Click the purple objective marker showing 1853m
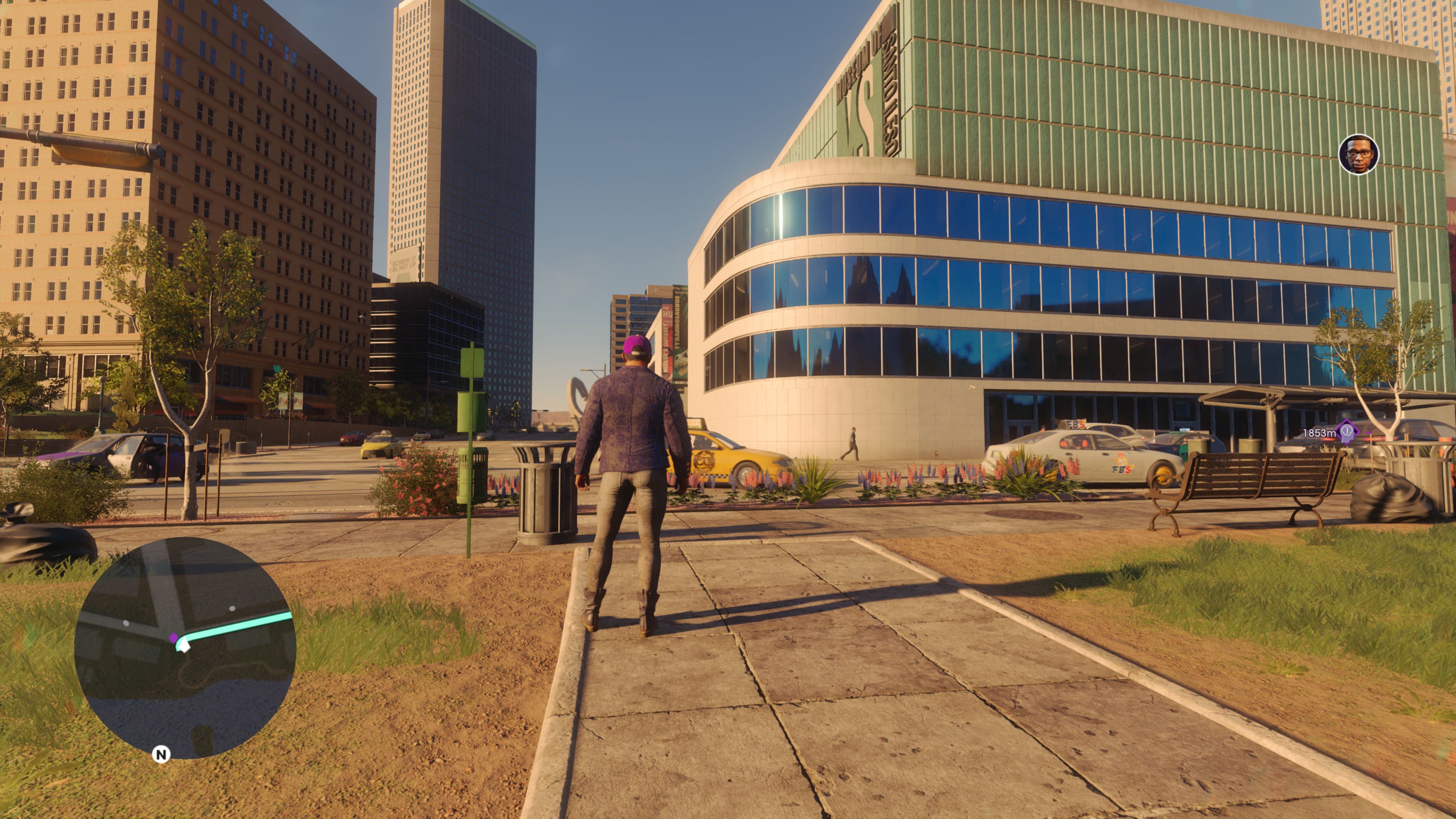Screen dimensions: 1456x819 click(1347, 432)
